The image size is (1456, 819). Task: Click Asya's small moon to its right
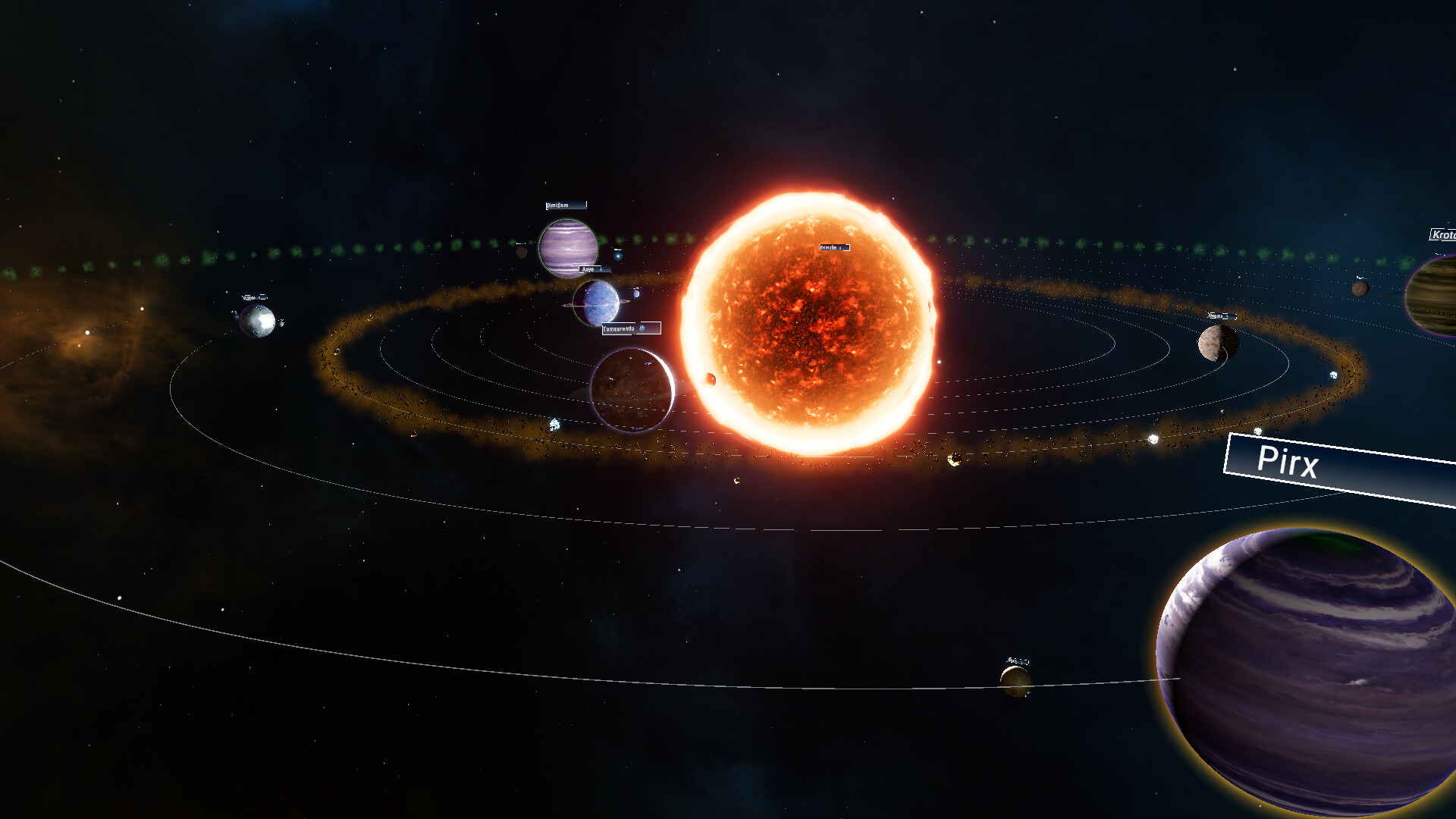(x=637, y=293)
